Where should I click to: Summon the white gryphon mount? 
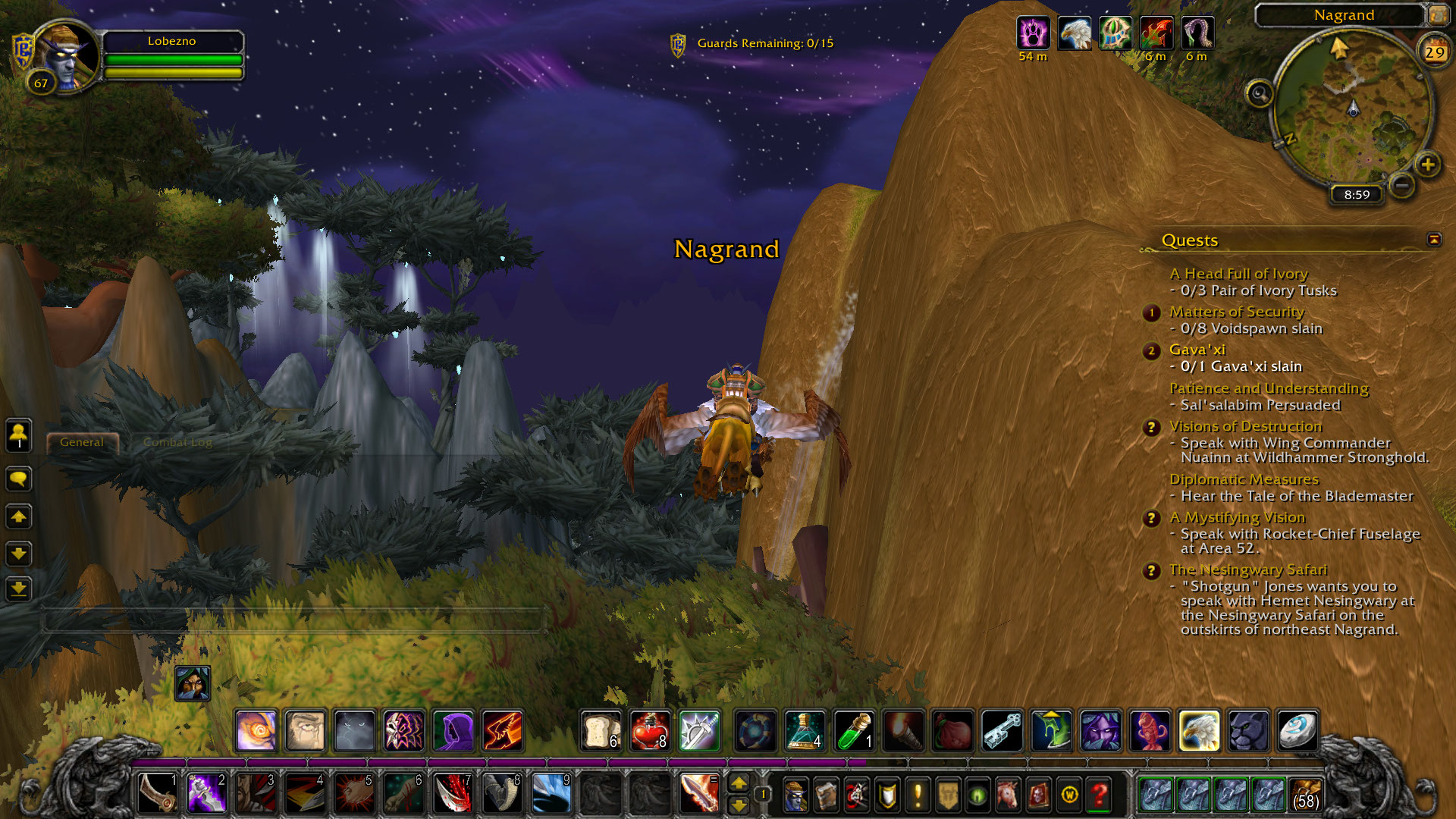click(x=1199, y=731)
